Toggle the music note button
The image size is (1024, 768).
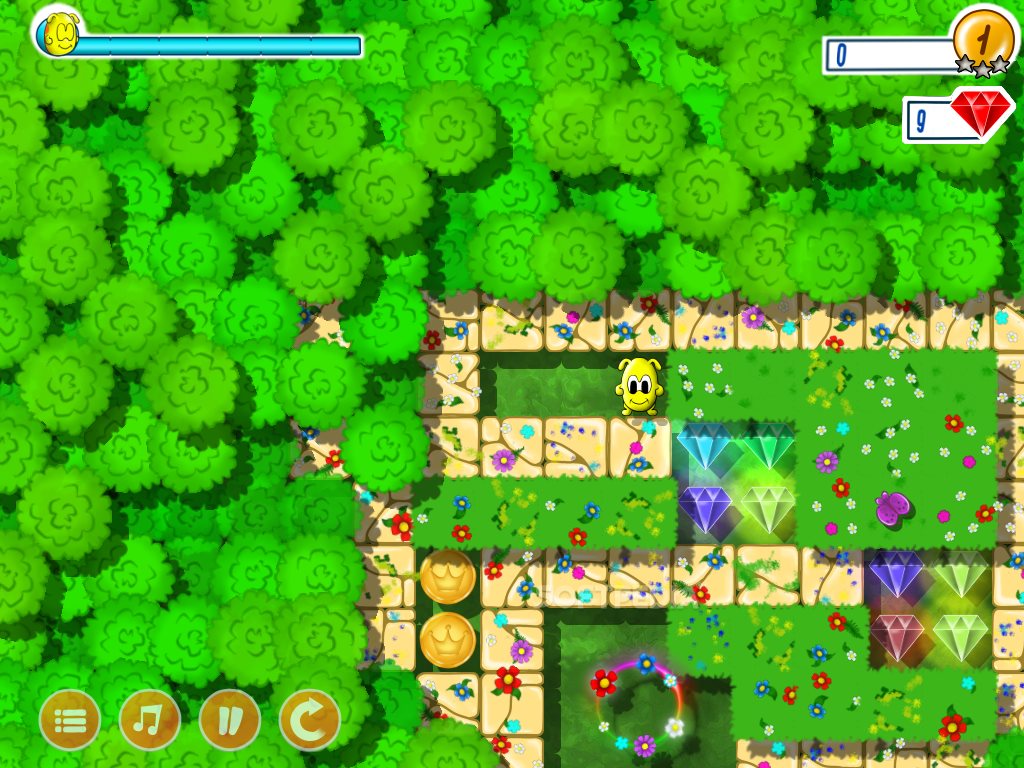[x=150, y=720]
